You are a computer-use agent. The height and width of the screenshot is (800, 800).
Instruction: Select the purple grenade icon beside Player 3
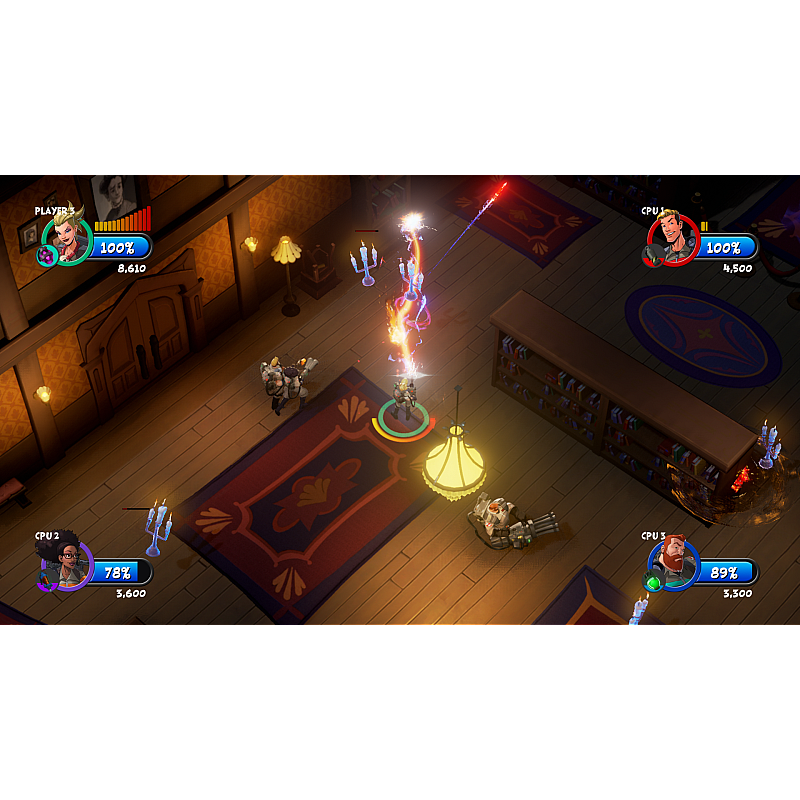46,256
